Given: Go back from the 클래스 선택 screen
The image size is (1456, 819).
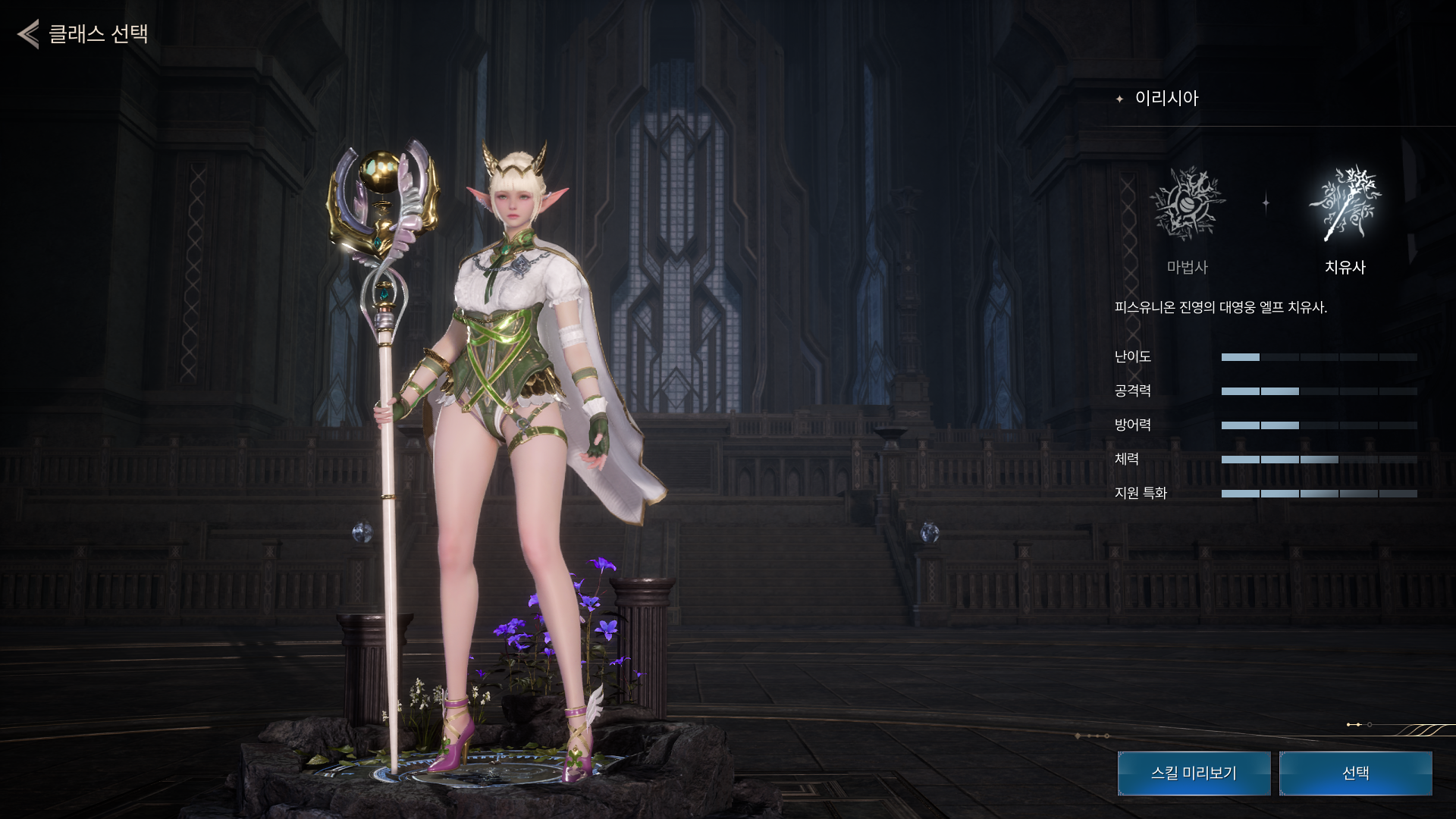Looking at the screenshot, I should tap(29, 34).
